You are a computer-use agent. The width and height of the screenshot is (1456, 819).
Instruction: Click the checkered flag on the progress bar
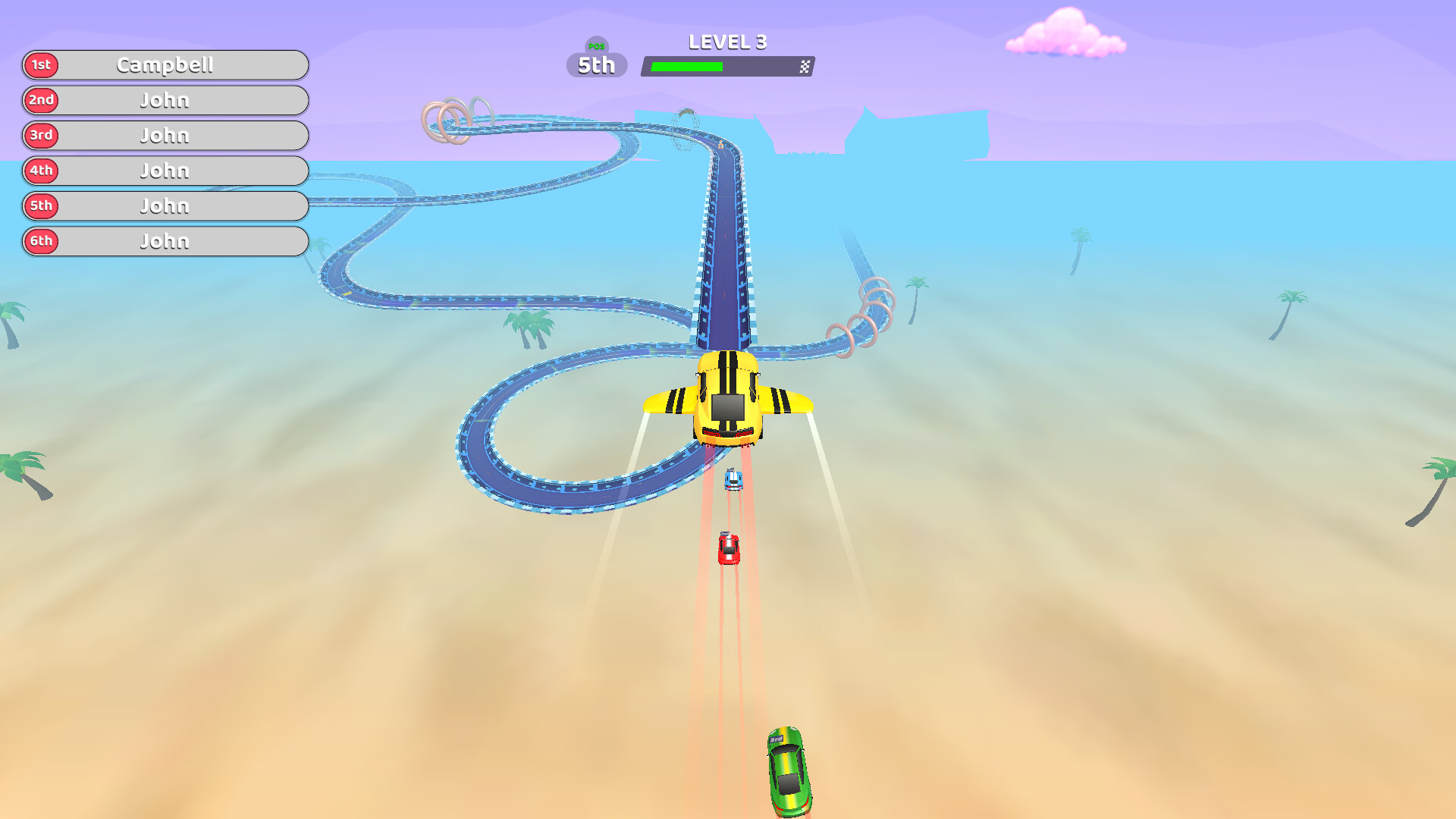tap(805, 67)
